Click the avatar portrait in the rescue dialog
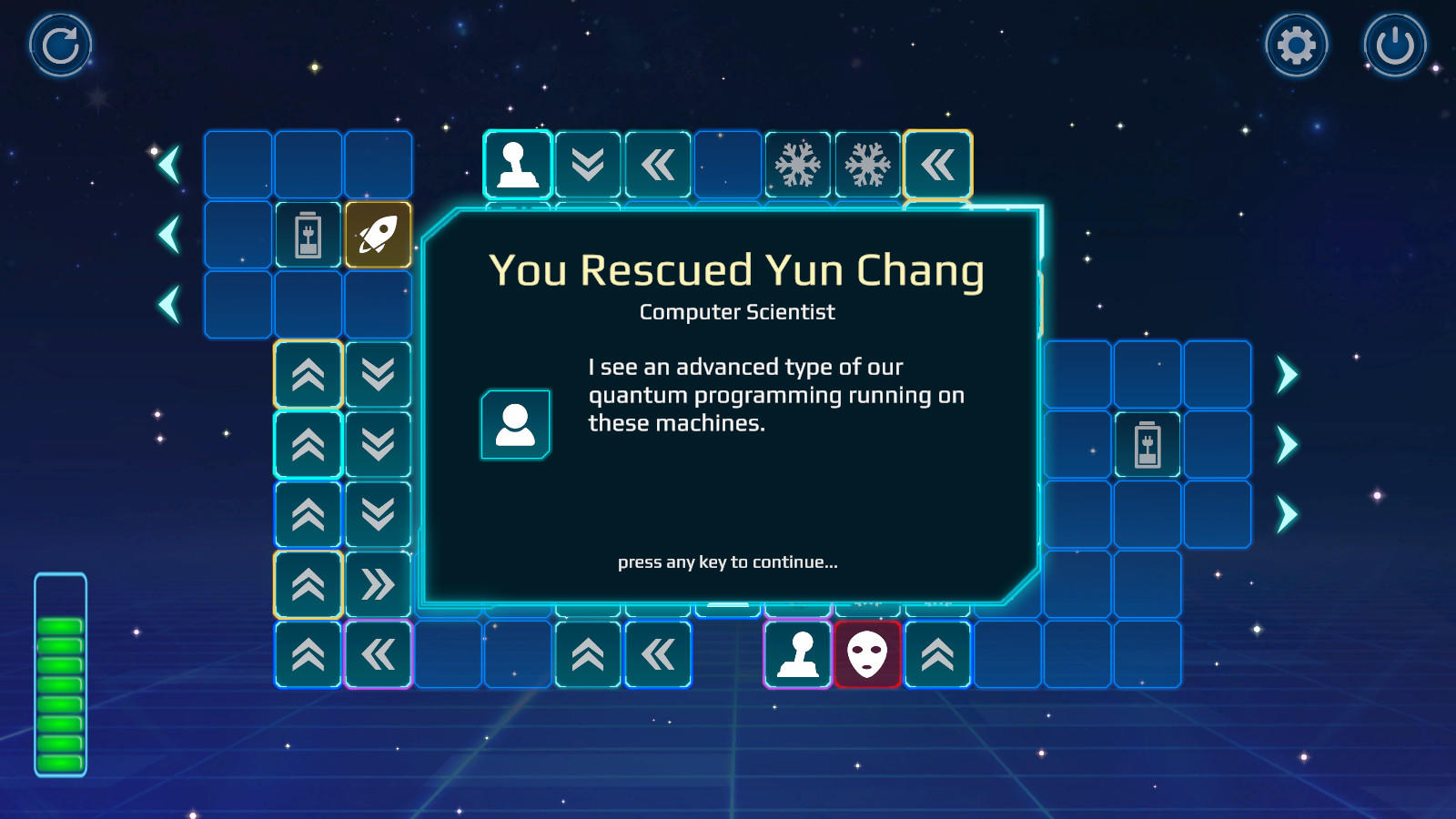Image resolution: width=1456 pixels, height=819 pixels. pos(516,425)
